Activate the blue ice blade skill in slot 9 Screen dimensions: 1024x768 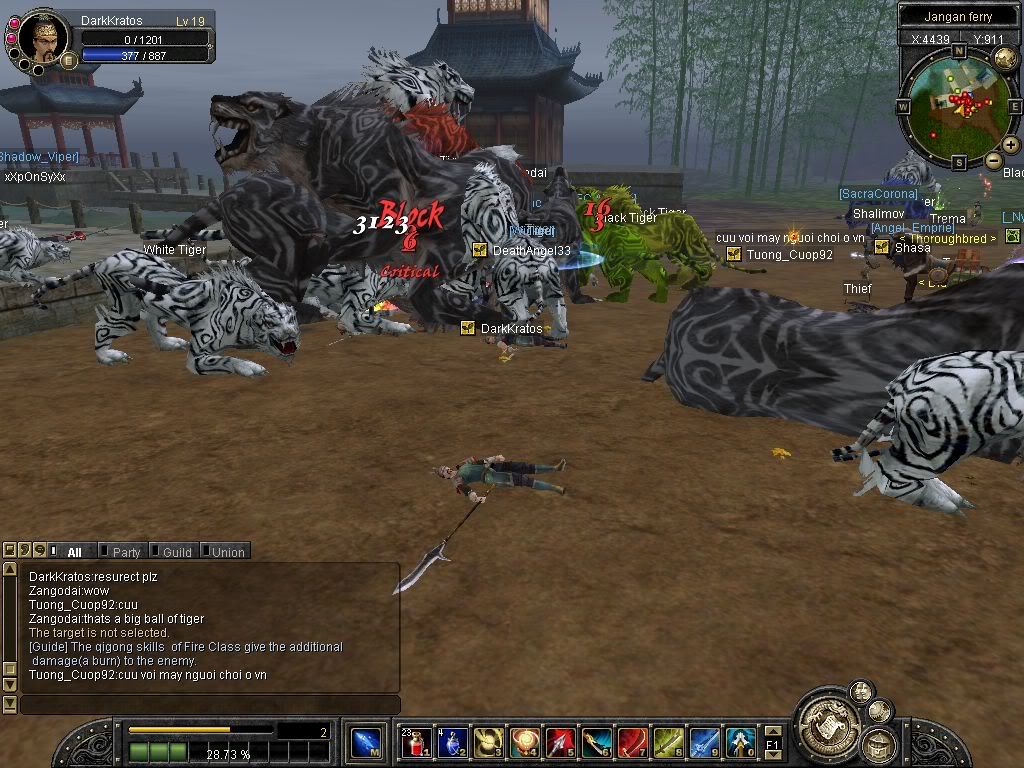[705, 743]
